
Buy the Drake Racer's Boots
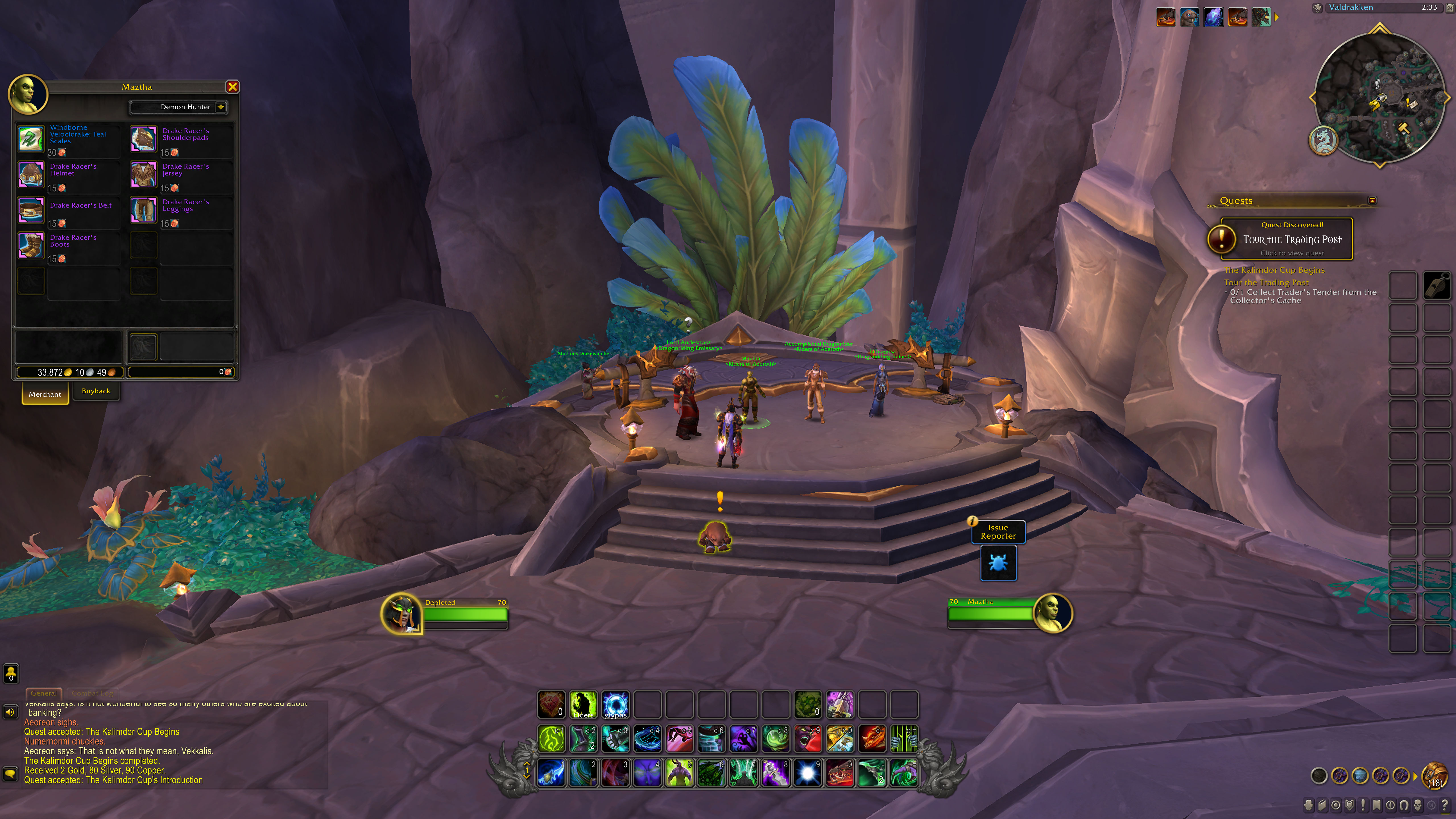click(x=31, y=246)
